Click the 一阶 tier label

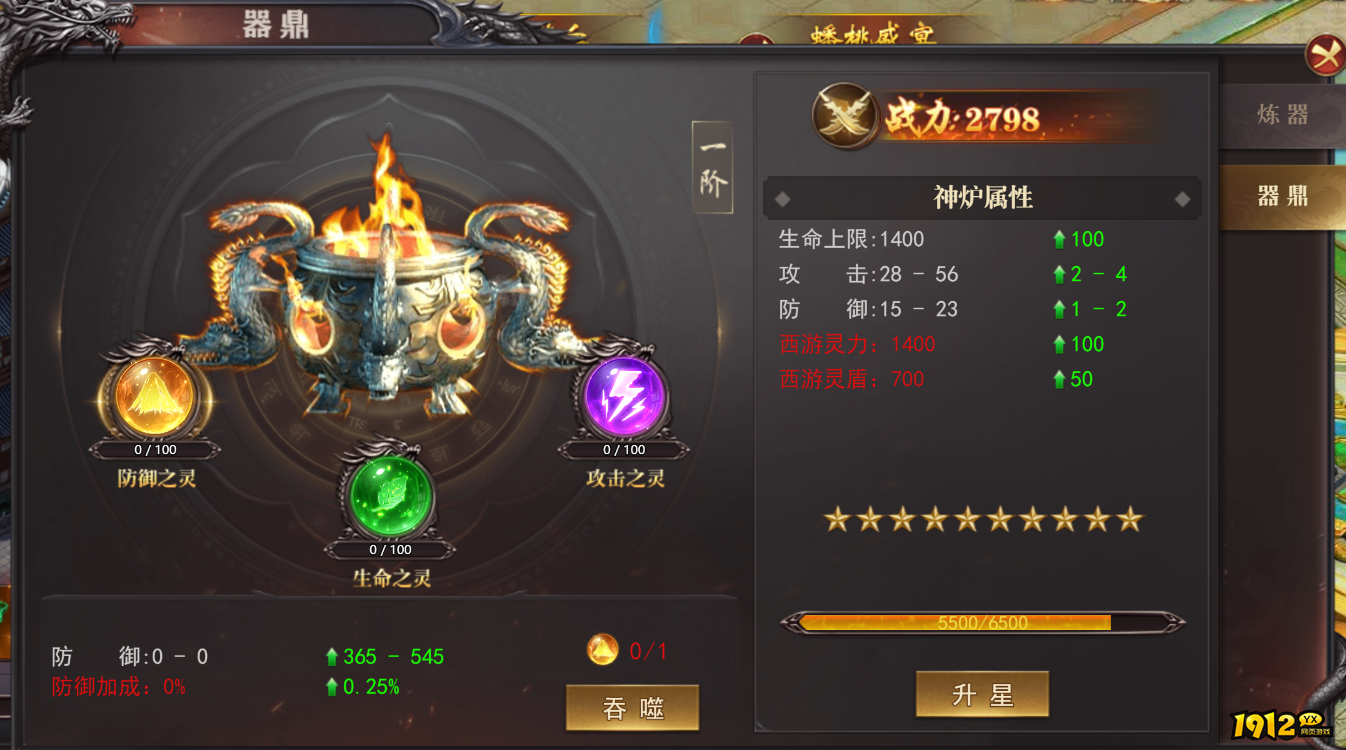click(x=712, y=168)
